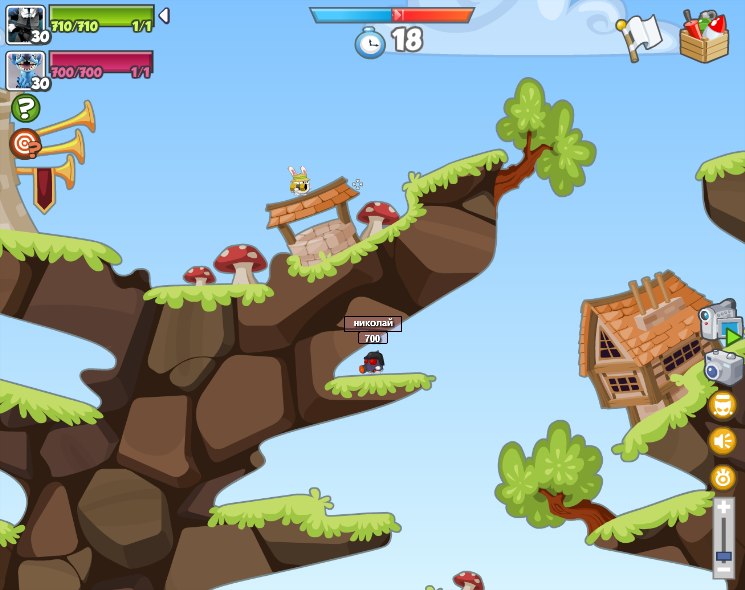Click the blue zoom slider handle
Screen dimensions: 745x590
(723, 555)
